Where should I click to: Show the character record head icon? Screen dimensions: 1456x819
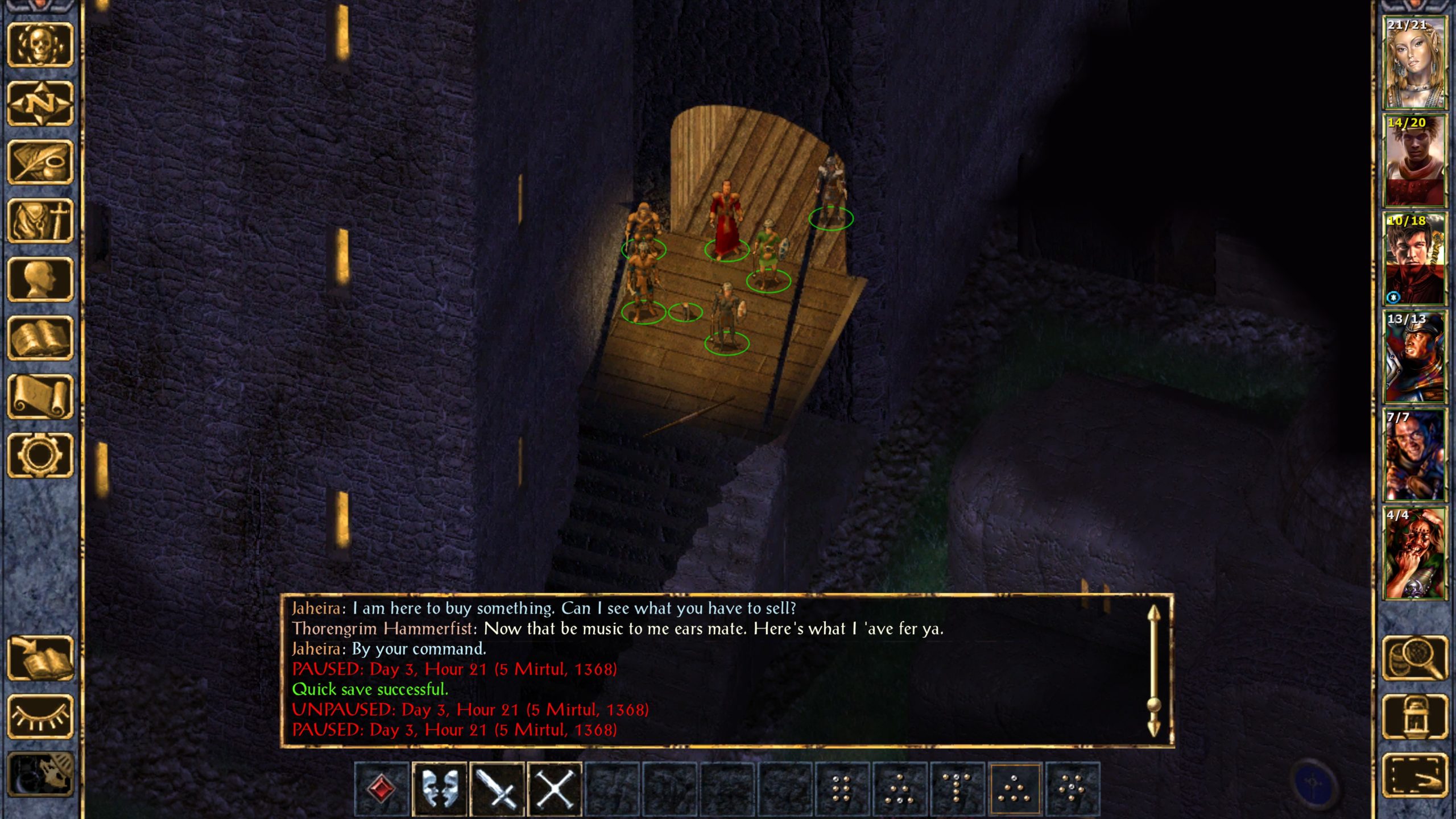pyautogui.click(x=40, y=280)
